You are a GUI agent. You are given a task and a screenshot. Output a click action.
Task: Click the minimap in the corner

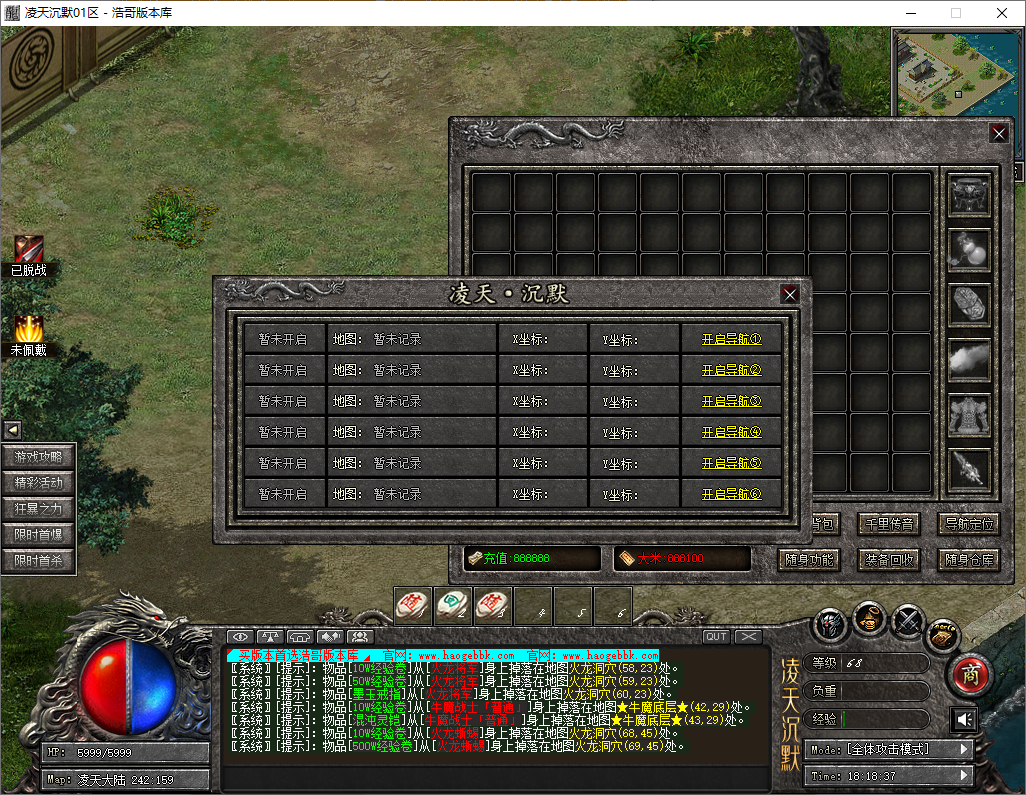pyautogui.click(x=956, y=74)
